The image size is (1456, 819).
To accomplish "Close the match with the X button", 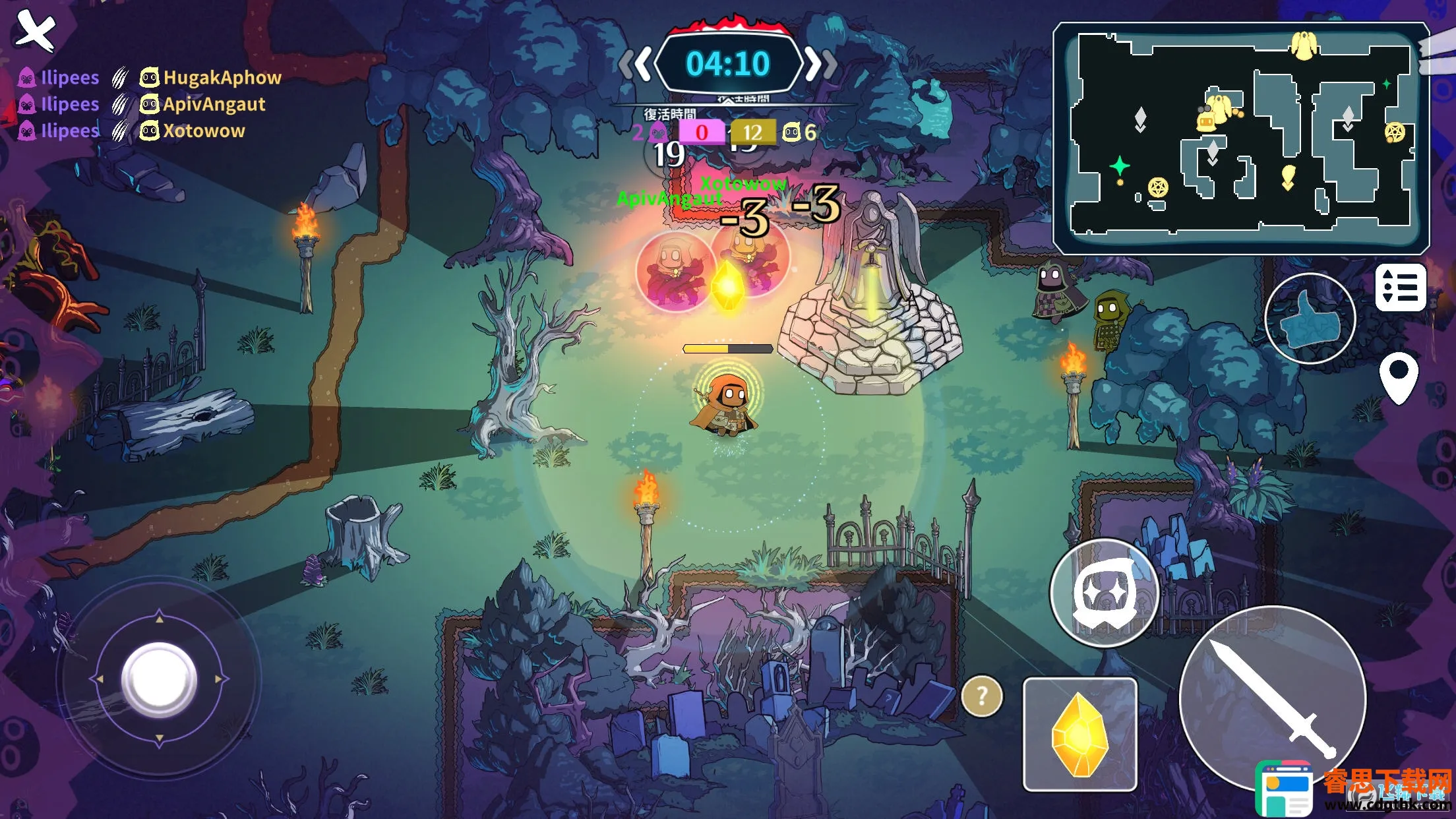I will click(35, 30).
